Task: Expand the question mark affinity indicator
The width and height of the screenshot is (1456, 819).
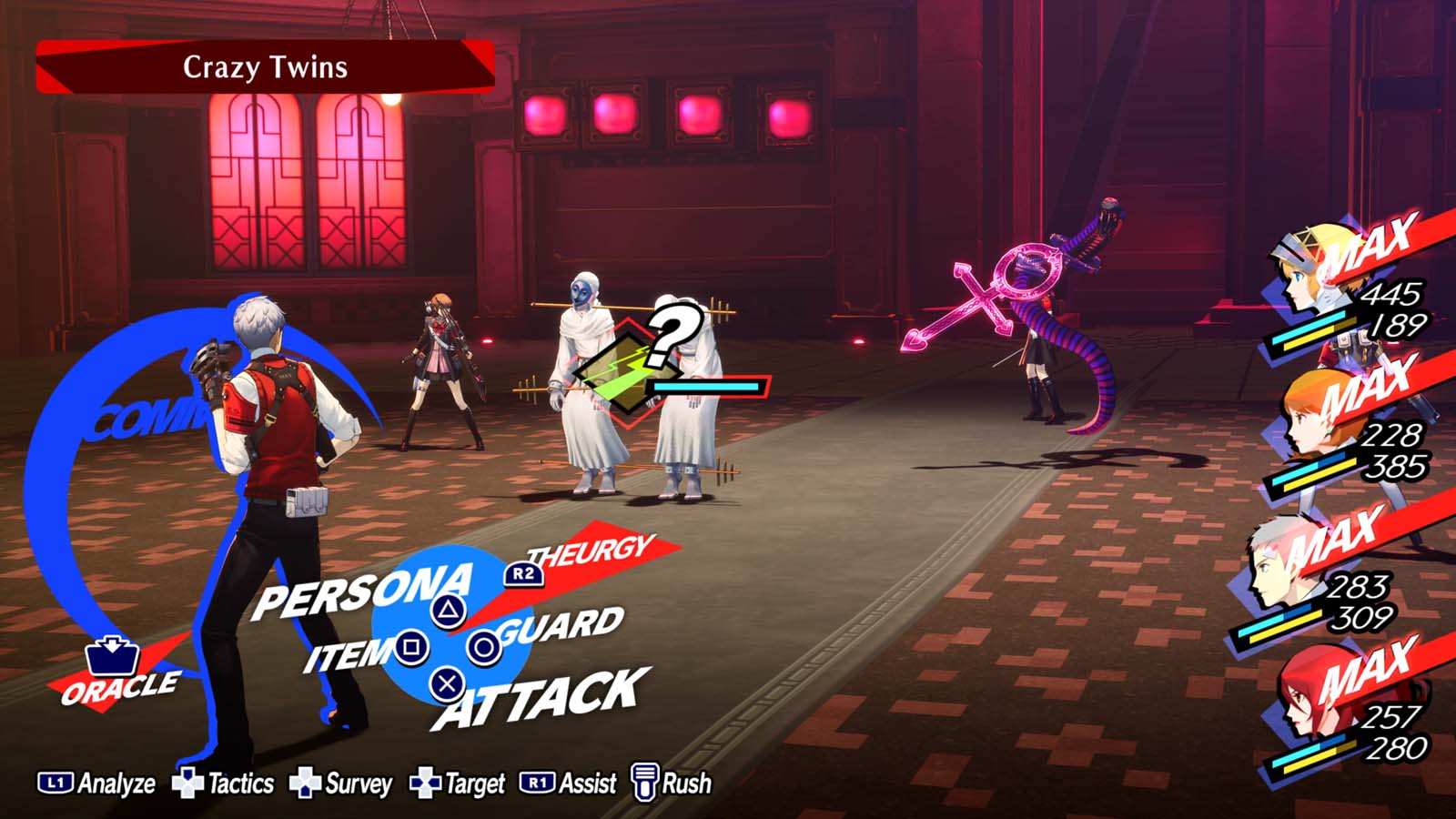Action: (671, 333)
